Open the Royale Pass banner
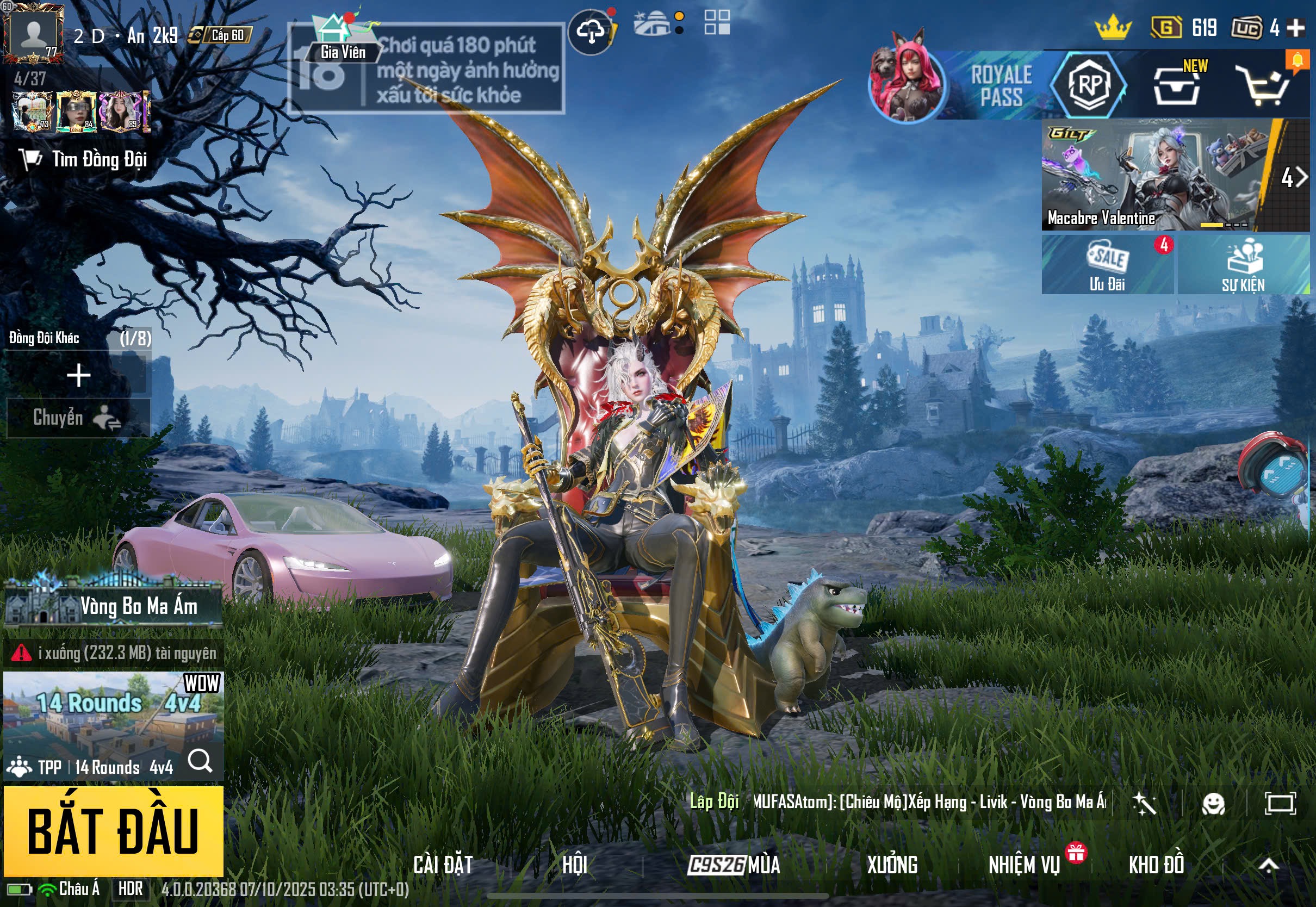The height and width of the screenshot is (907, 1316). coord(1000,85)
